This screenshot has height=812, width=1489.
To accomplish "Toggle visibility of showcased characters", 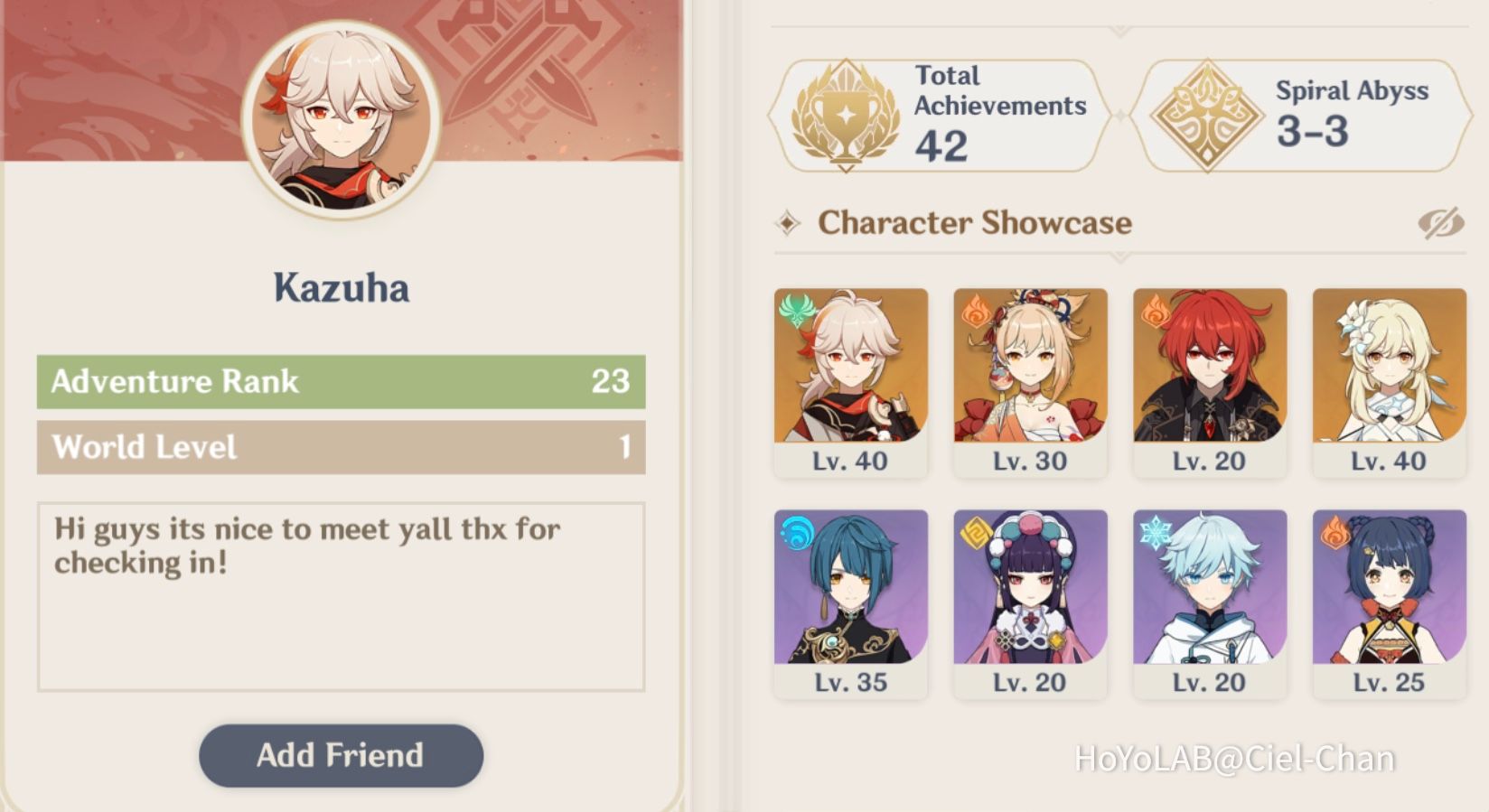I will click(x=1443, y=222).
